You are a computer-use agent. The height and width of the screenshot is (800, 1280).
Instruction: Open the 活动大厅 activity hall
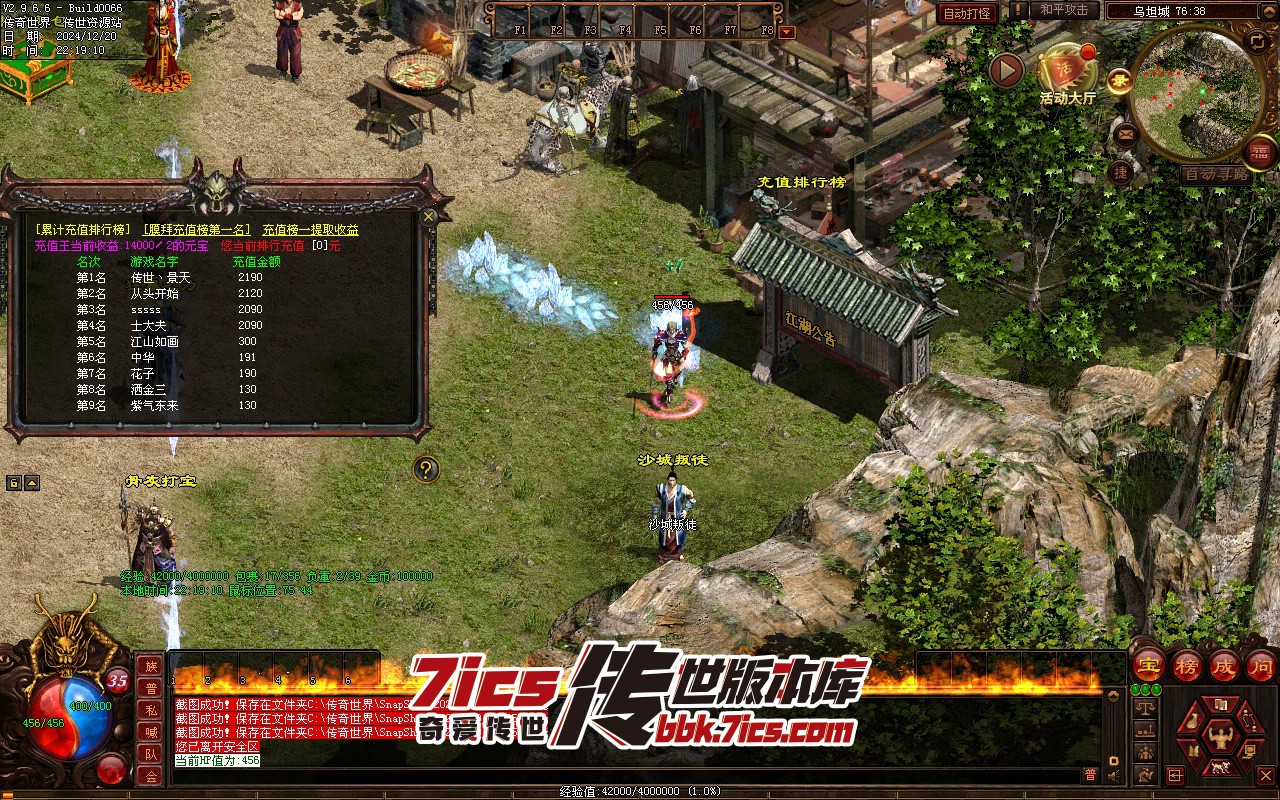(1067, 72)
